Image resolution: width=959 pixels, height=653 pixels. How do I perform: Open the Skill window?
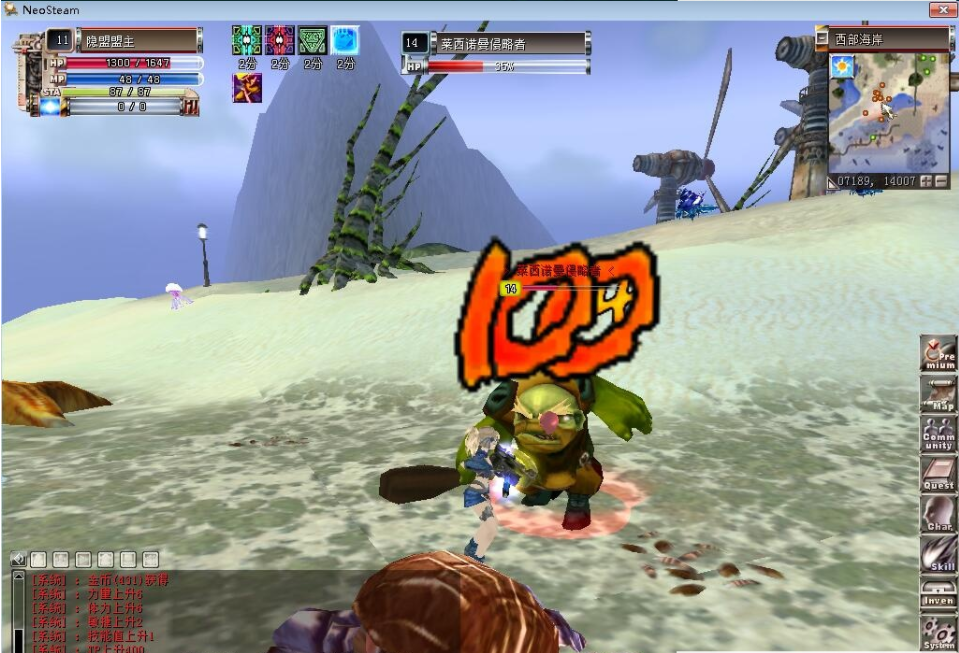click(938, 555)
